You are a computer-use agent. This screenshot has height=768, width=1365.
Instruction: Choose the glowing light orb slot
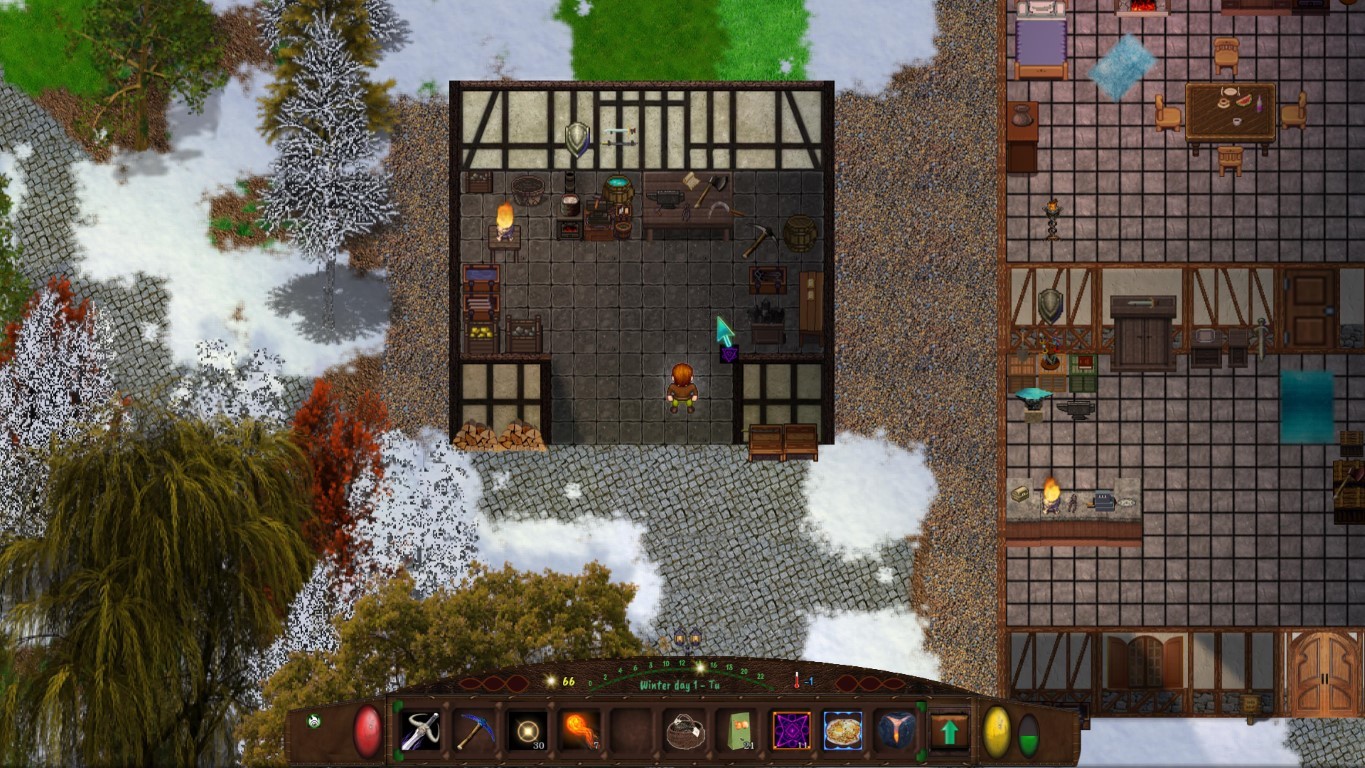click(526, 731)
